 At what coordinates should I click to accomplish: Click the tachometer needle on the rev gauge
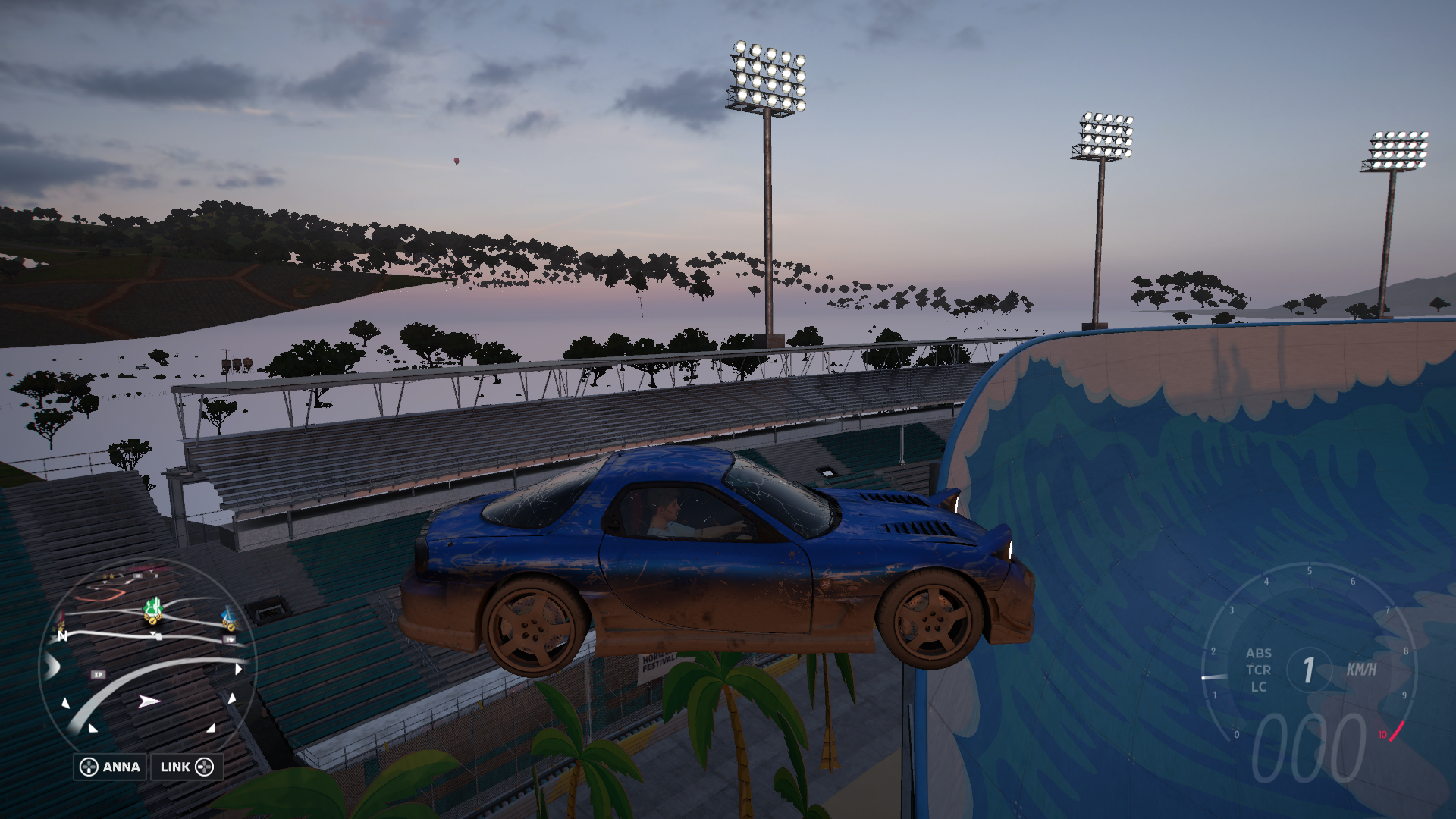1213,677
